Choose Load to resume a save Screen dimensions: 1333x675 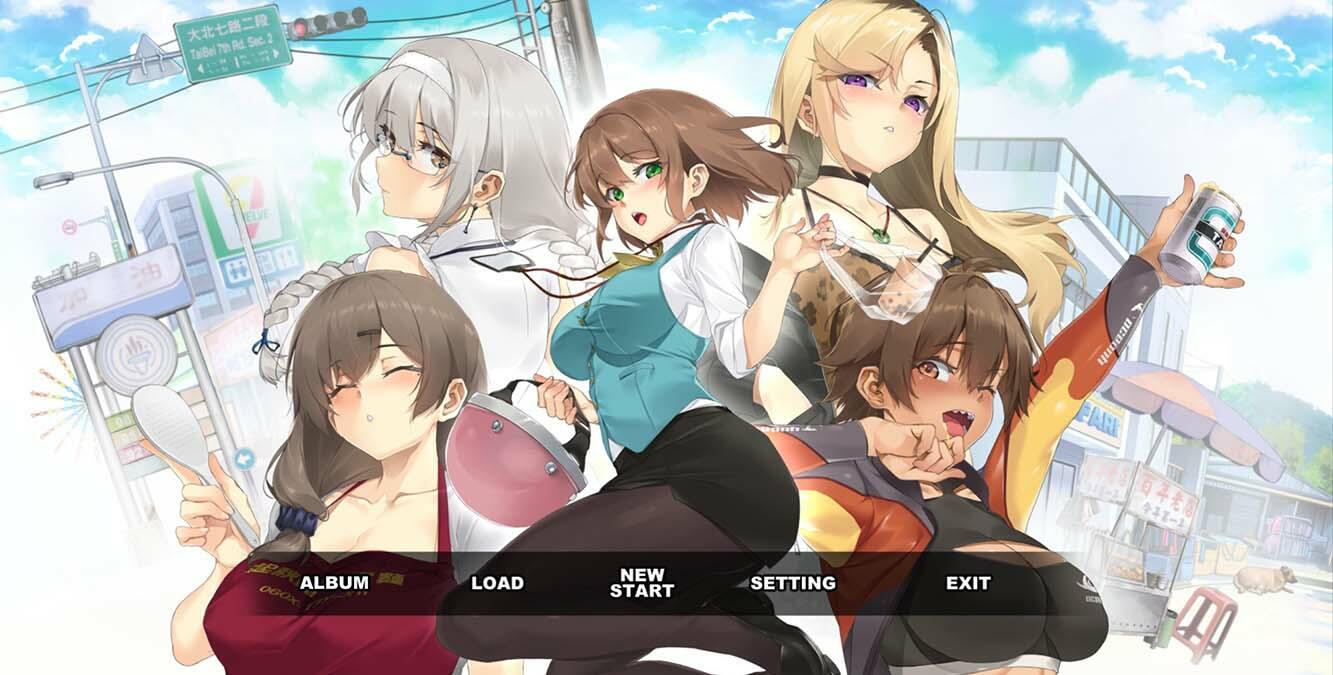[x=497, y=583]
